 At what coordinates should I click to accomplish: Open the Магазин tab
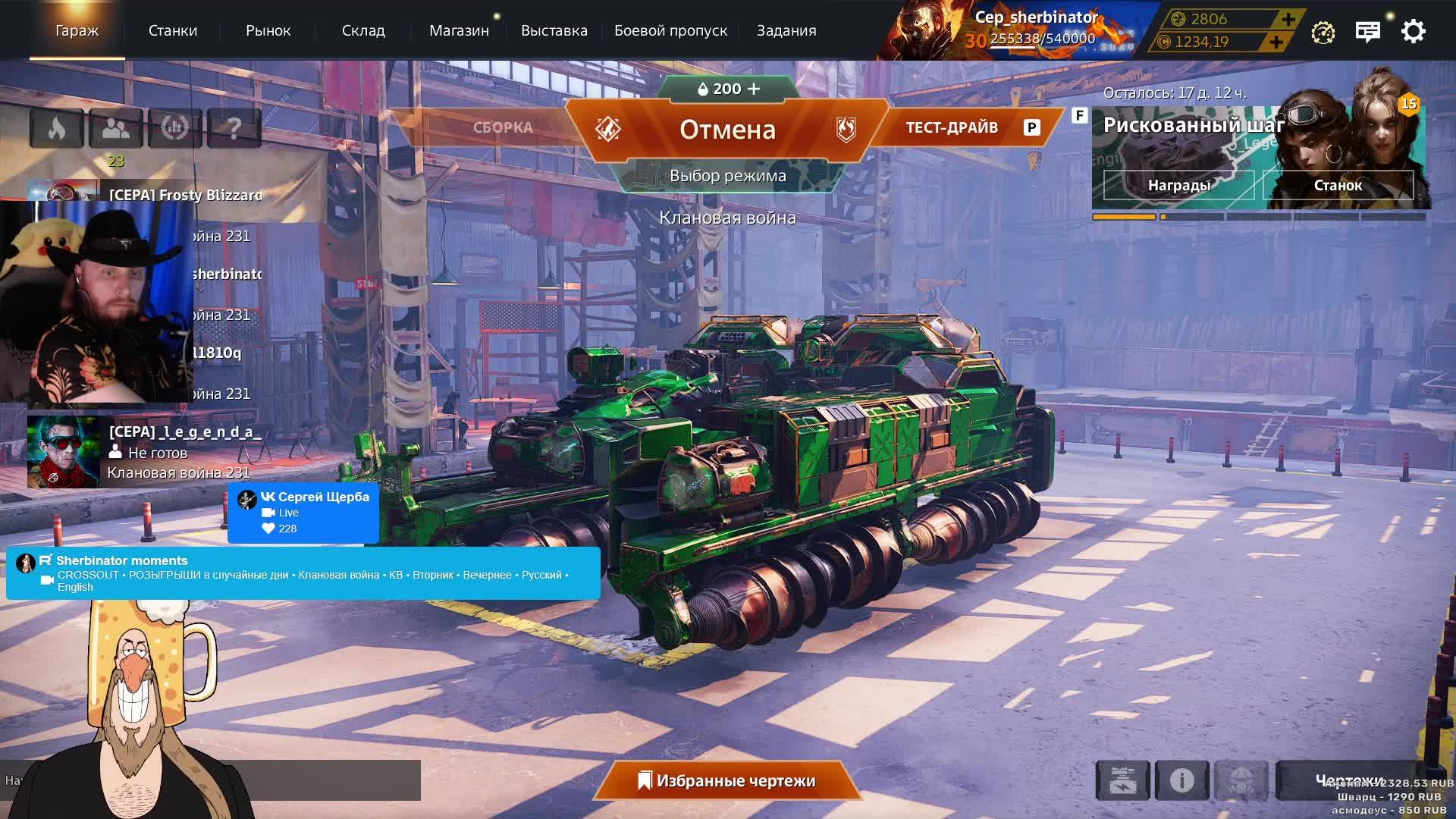(459, 31)
